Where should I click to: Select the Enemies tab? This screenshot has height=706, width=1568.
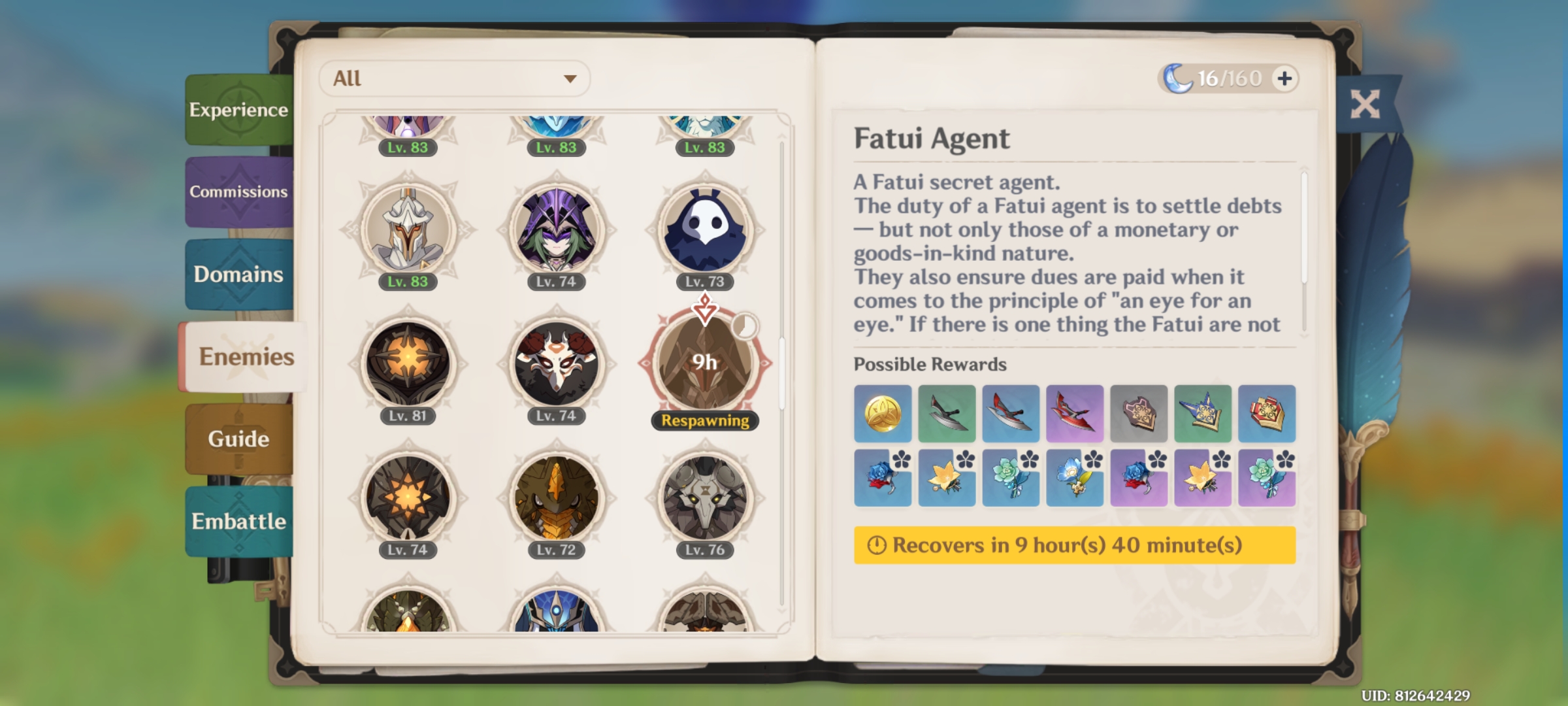tap(245, 357)
